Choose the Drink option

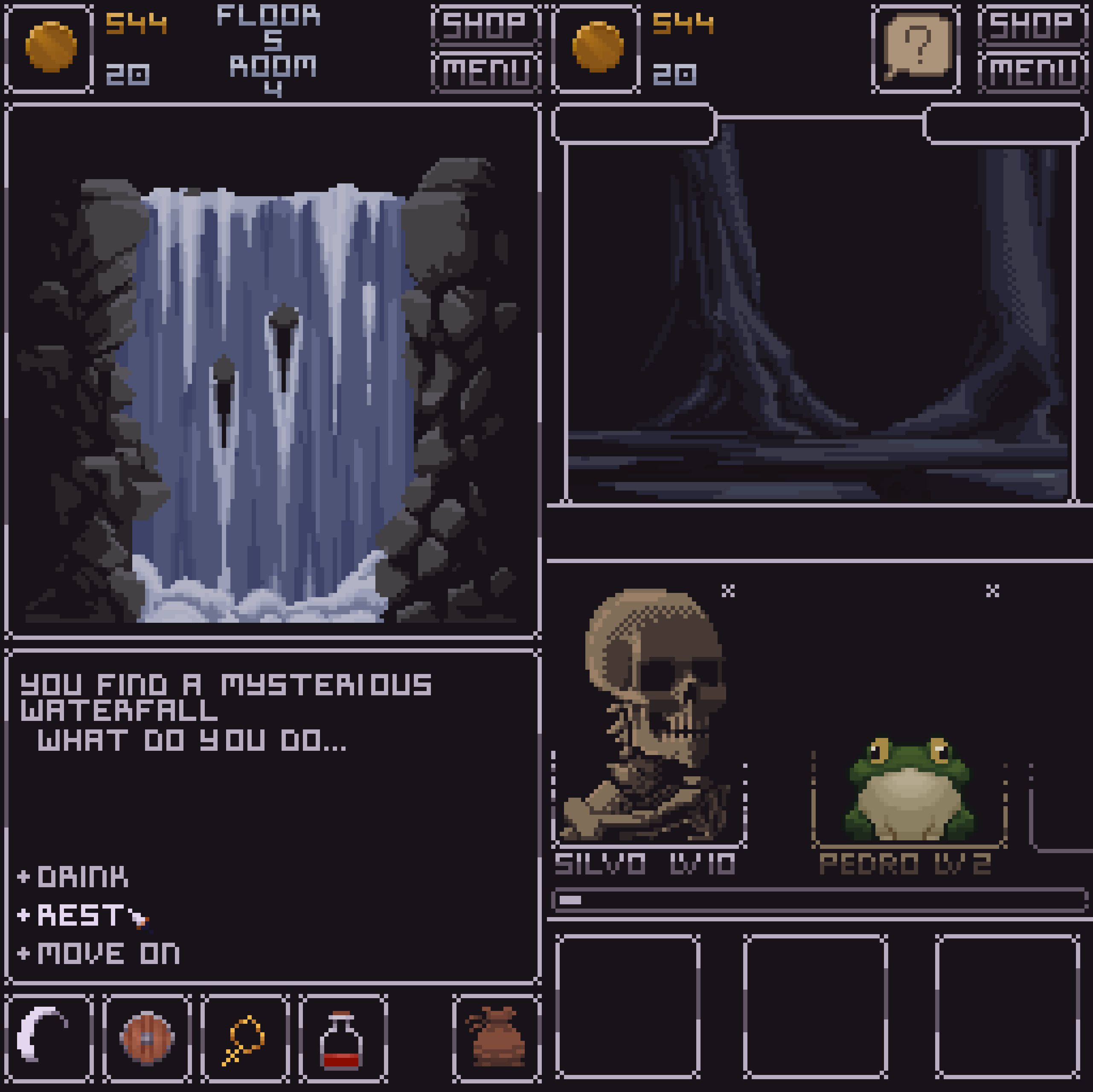click(x=83, y=877)
